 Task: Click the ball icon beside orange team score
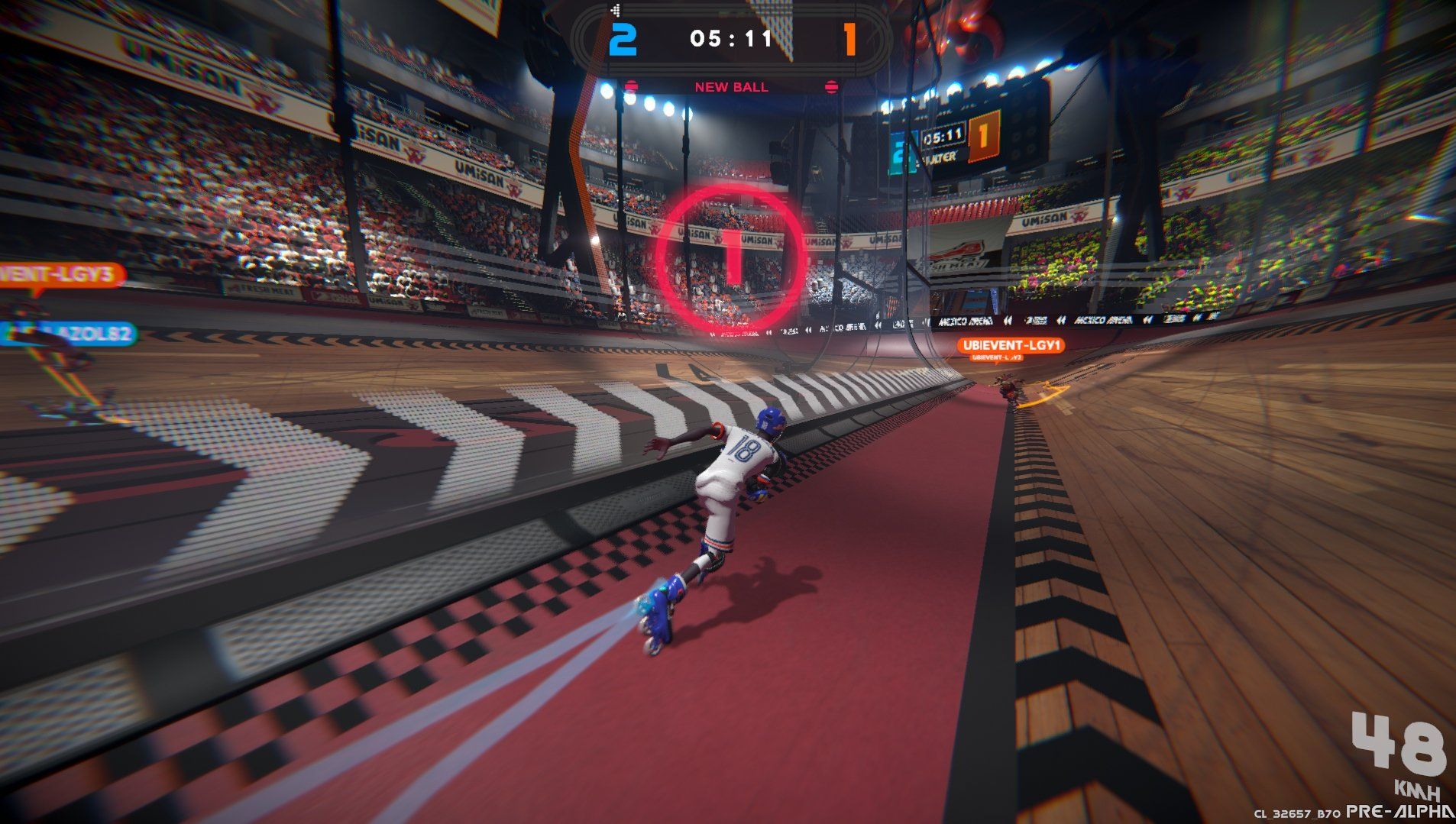tap(832, 86)
